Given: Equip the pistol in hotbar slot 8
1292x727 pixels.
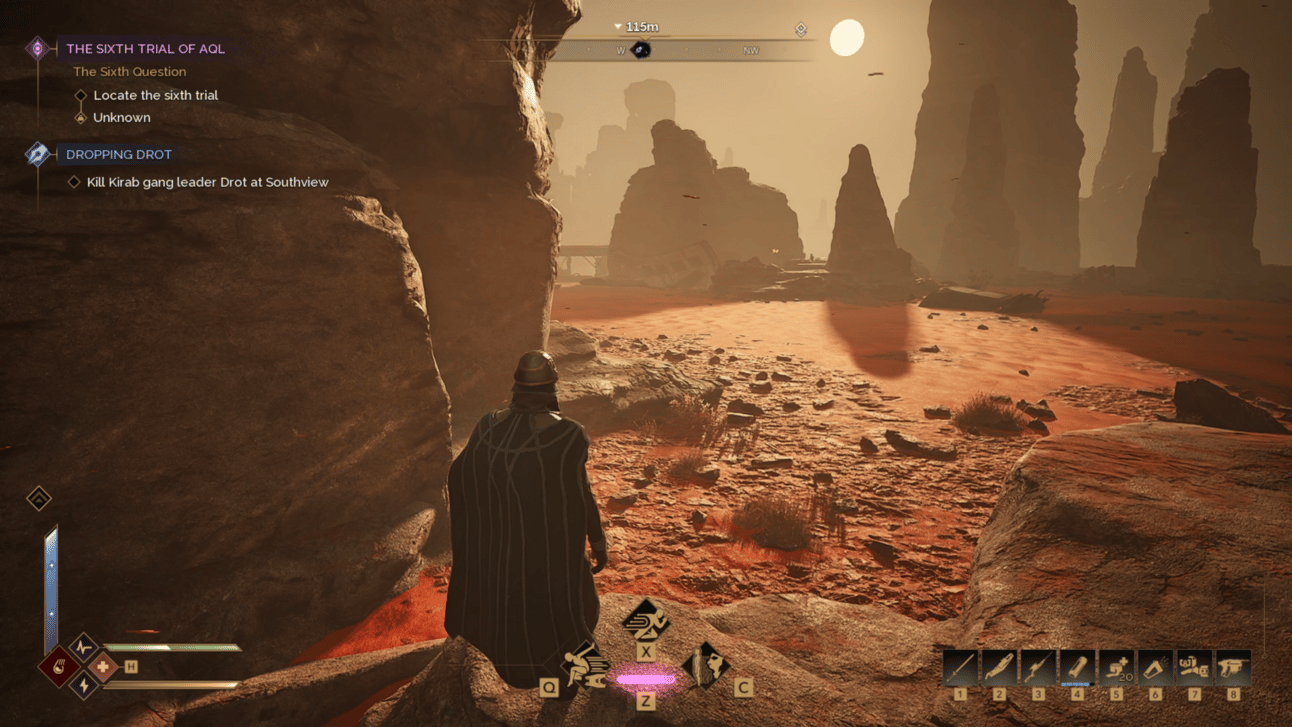Looking at the screenshot, I should click(x=1233, y=667).
